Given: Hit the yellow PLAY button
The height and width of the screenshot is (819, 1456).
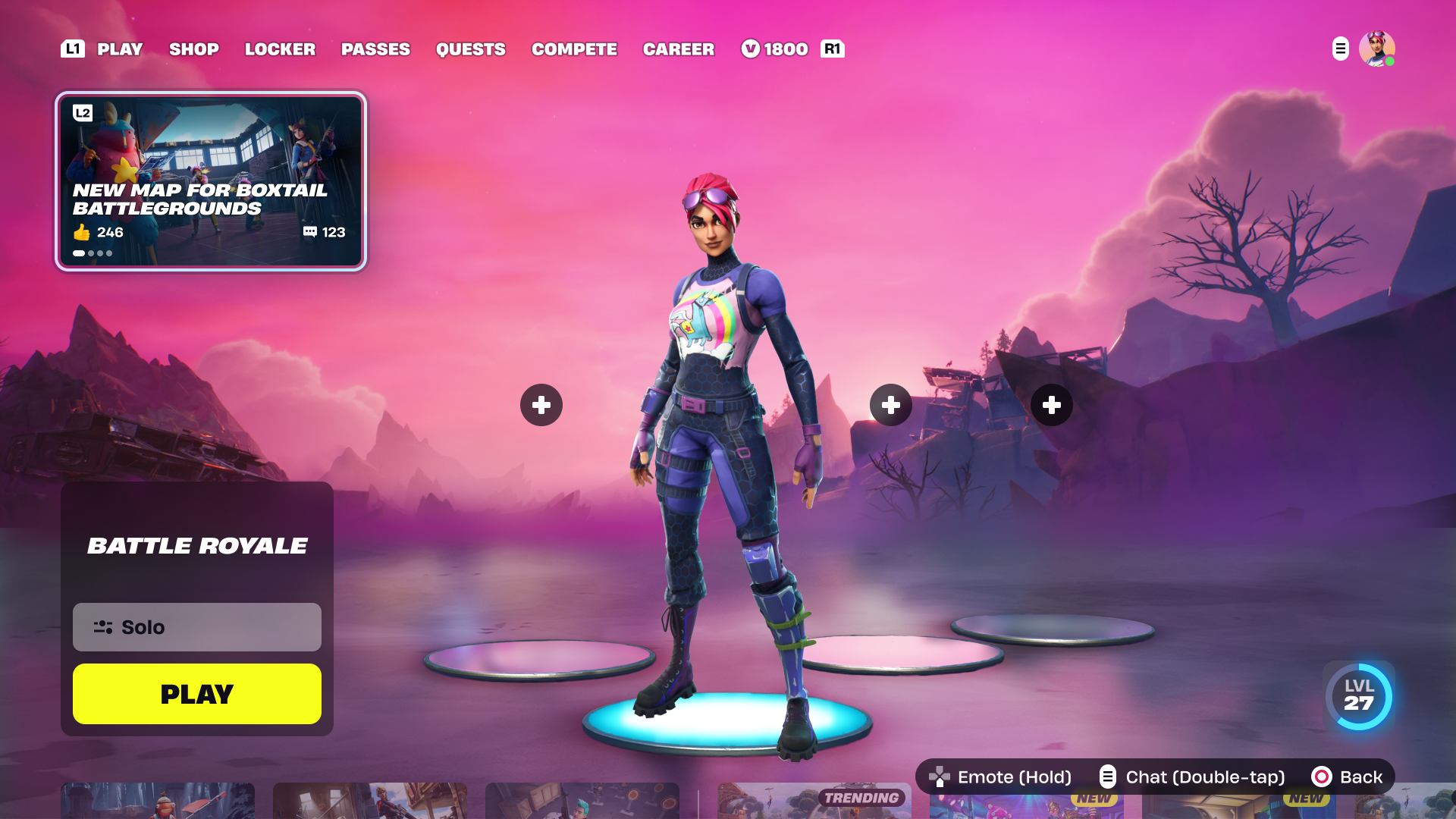Looking at the screenshot, I should coord(197,694).
